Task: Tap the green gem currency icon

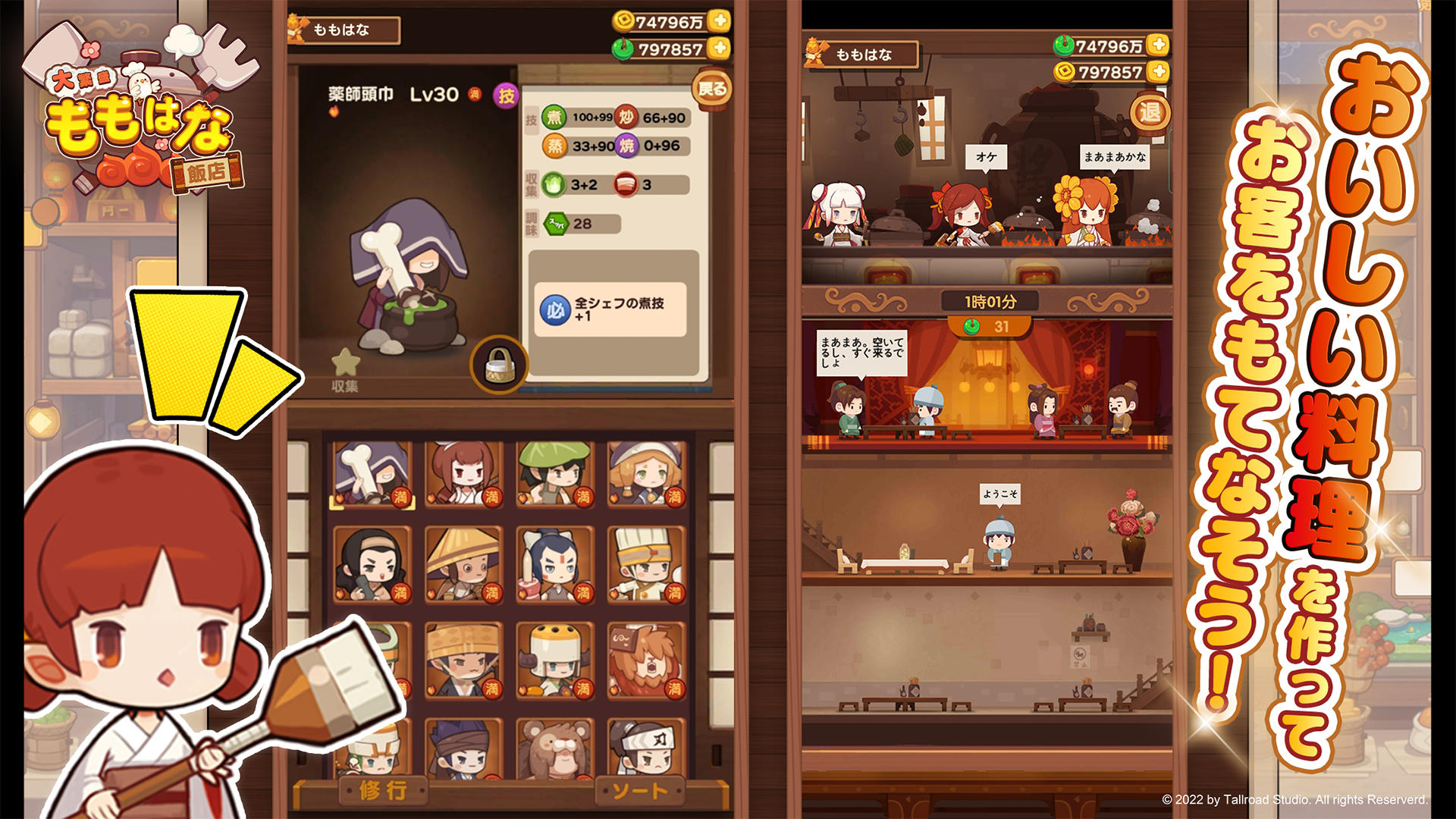Action: 623,49
